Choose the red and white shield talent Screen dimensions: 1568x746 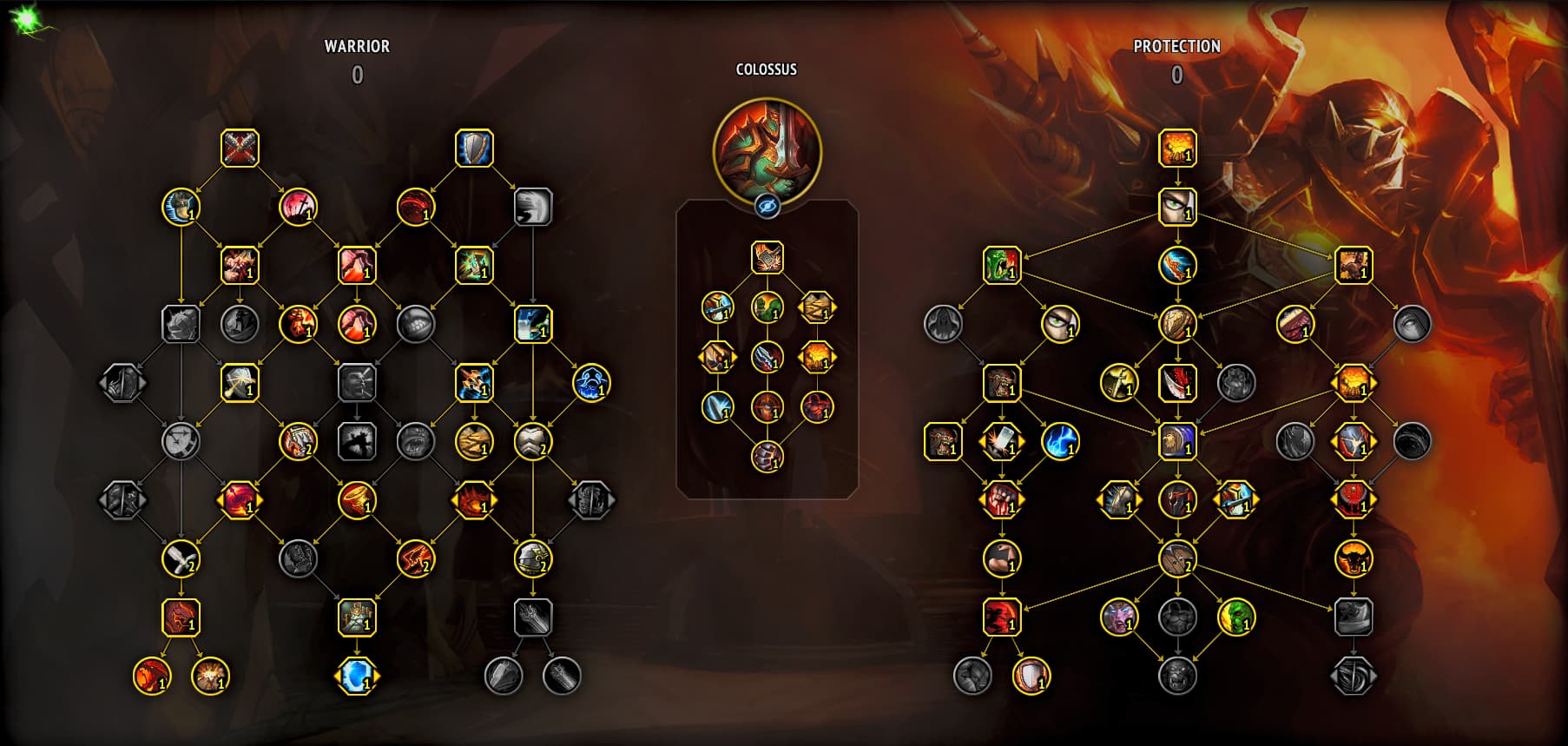pyautogui.click(x=1031, y=676)
